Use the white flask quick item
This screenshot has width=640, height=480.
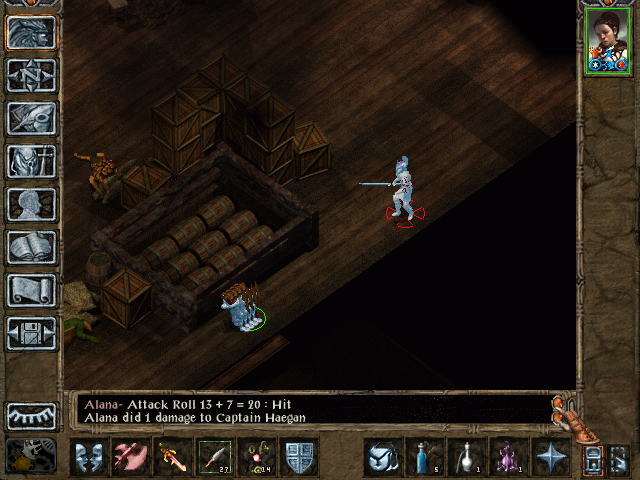[x=466, y=457]
